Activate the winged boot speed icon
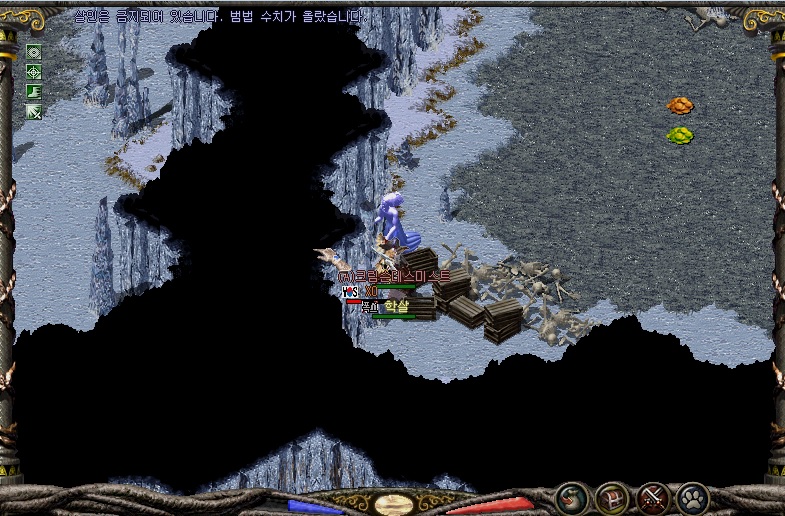This screenshot has height=516, width=785. (34, 91)
